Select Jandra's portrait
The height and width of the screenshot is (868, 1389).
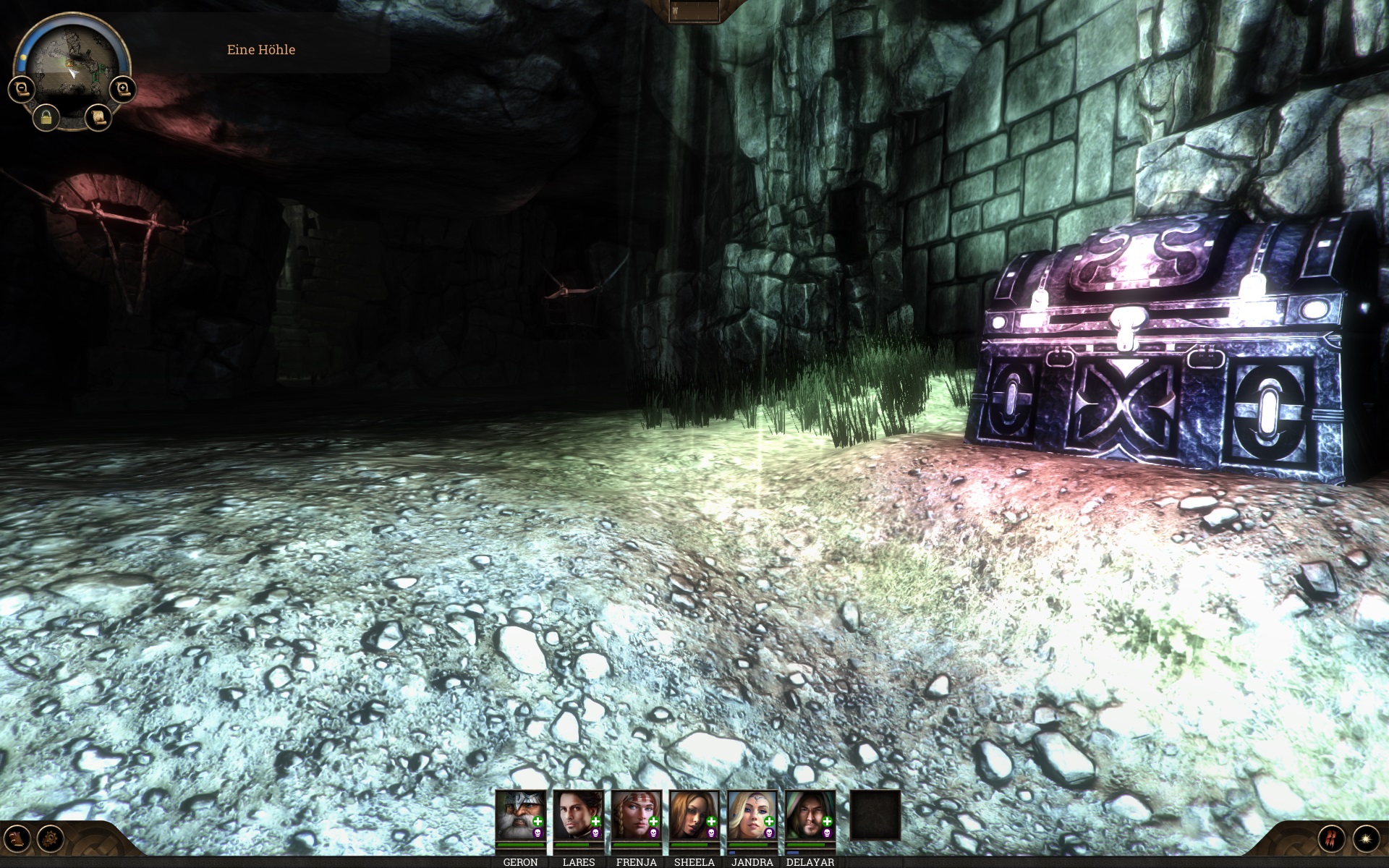point(752,815)
